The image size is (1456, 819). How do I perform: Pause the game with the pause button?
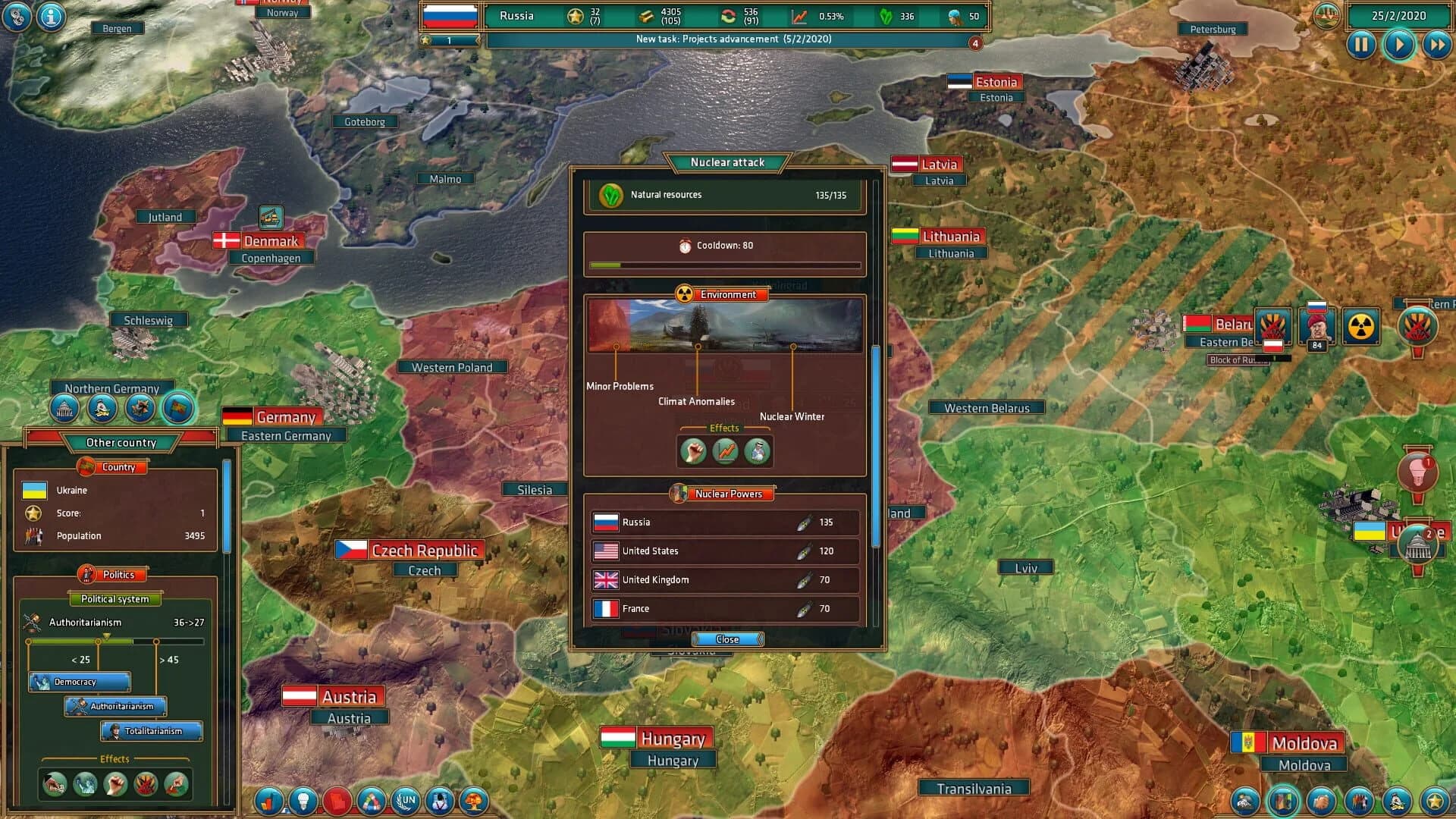(x=1361, y=45)
